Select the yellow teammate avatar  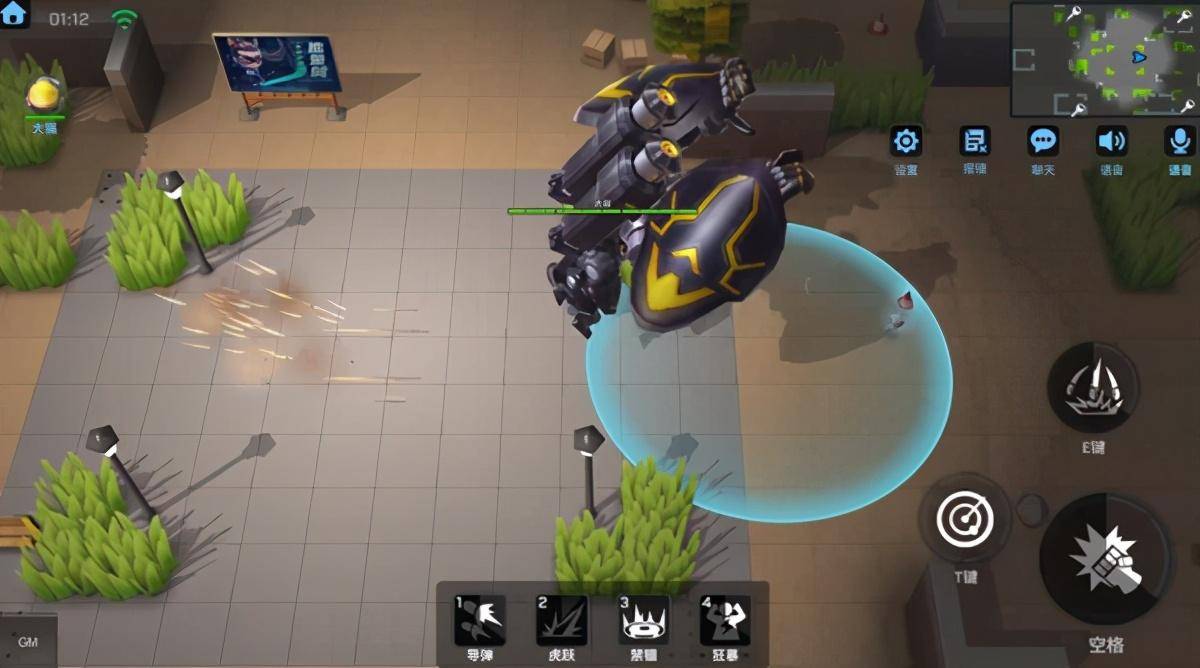click(44, 97)
